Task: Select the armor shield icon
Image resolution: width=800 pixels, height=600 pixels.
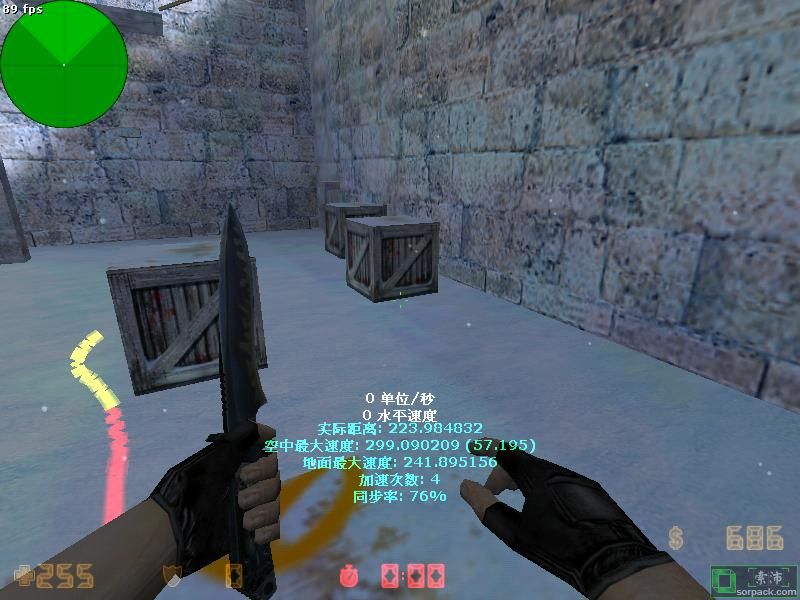Action: 171,576
